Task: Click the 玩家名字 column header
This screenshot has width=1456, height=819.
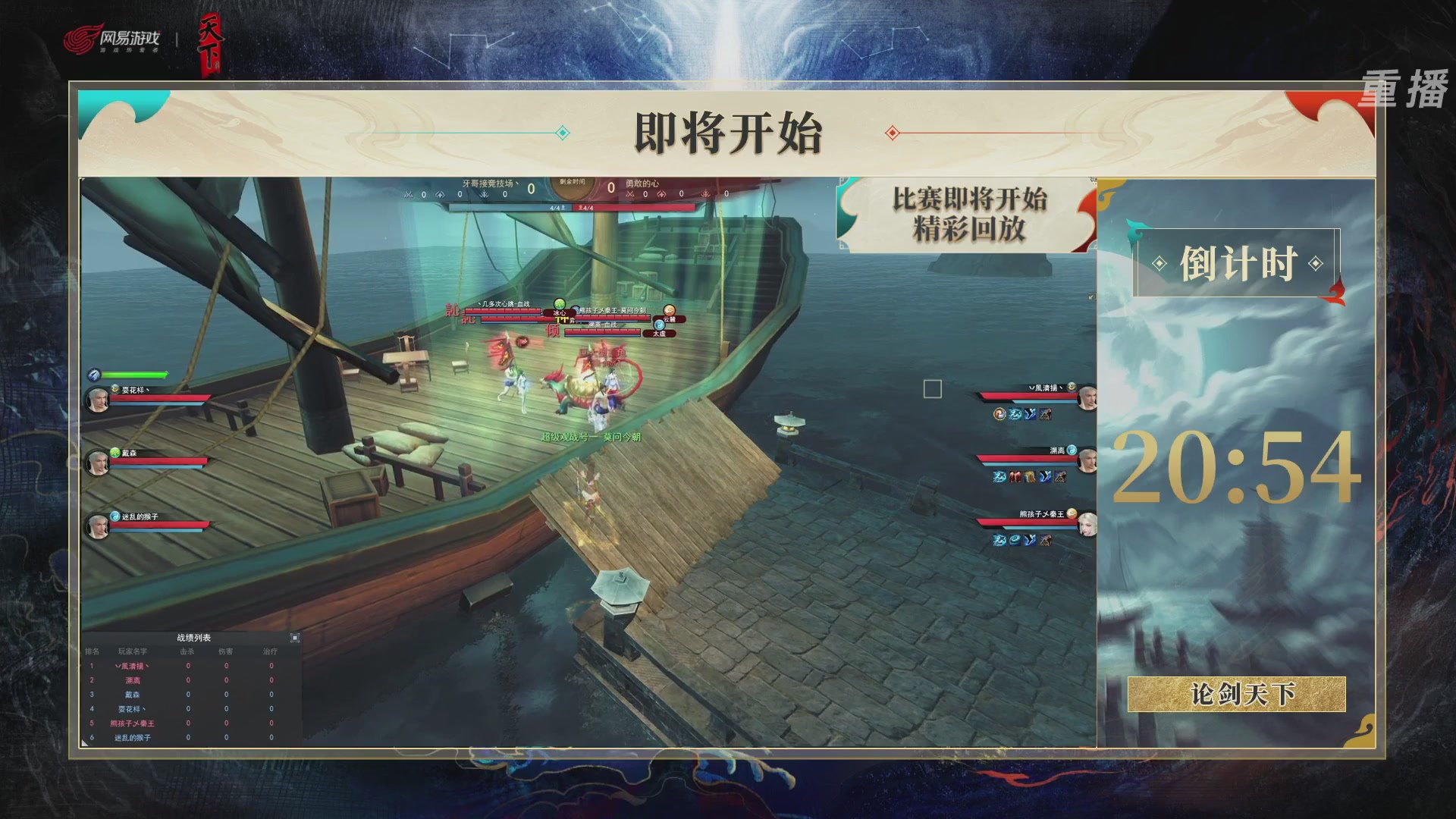Action: coord(131,651)
